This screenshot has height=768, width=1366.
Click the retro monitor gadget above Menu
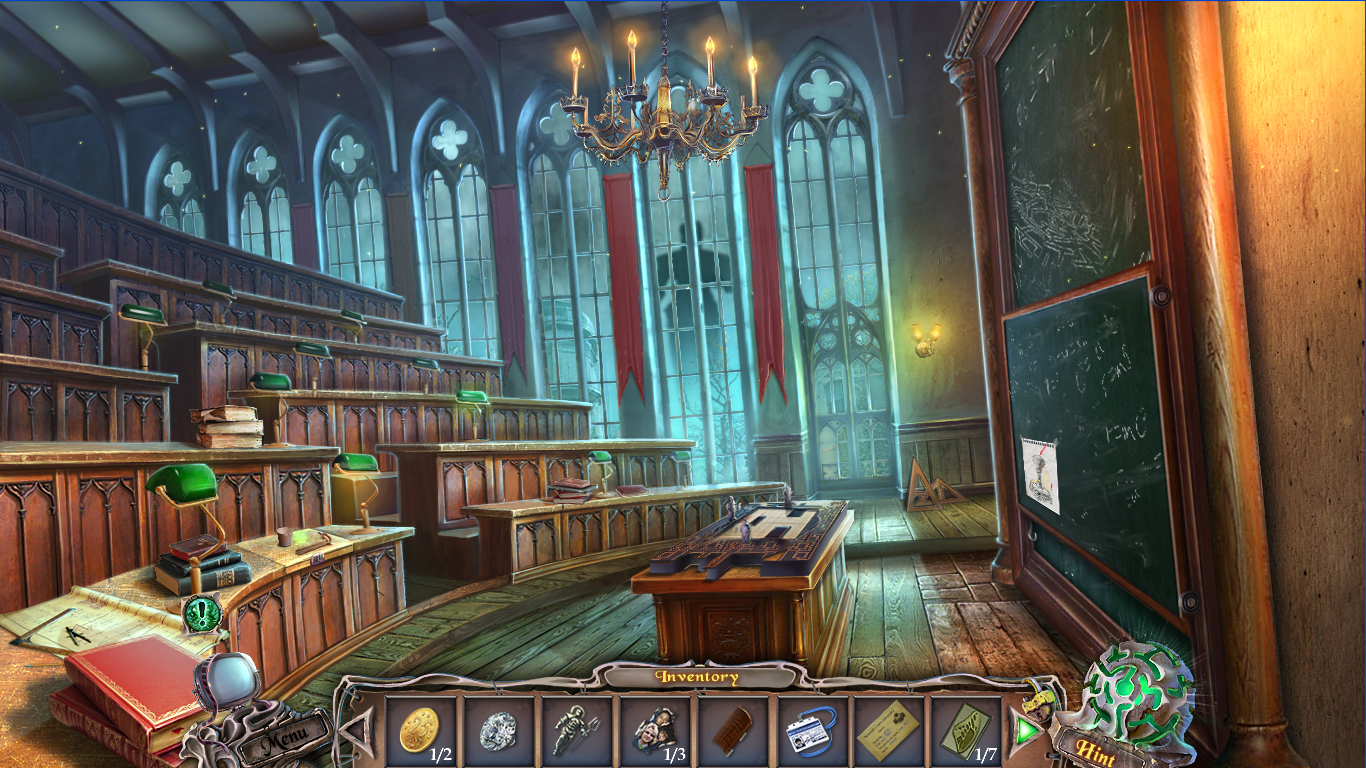(x=232, y=681)
